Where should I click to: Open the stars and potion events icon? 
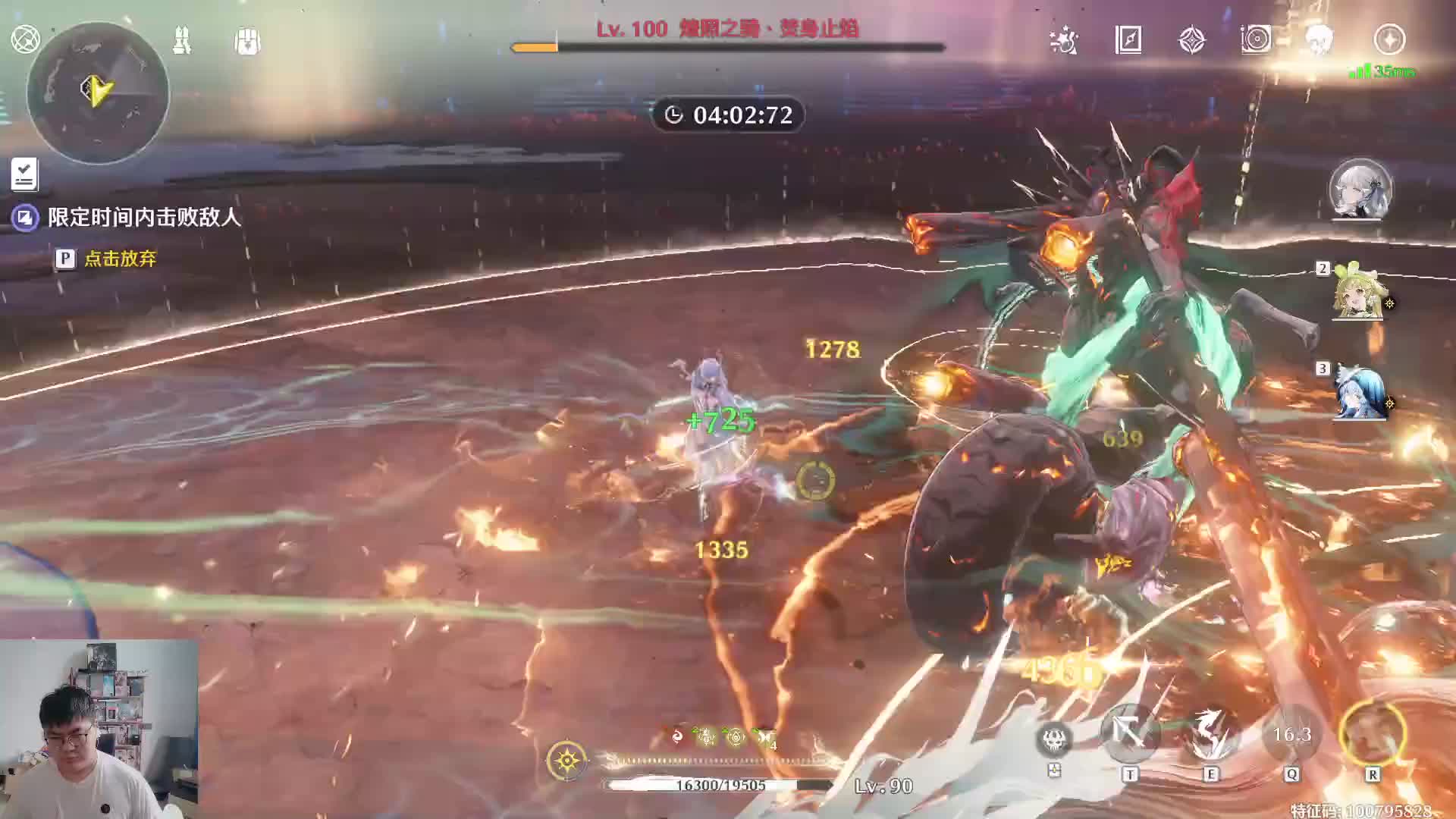pyautogui.click(x=1063, y=40)
